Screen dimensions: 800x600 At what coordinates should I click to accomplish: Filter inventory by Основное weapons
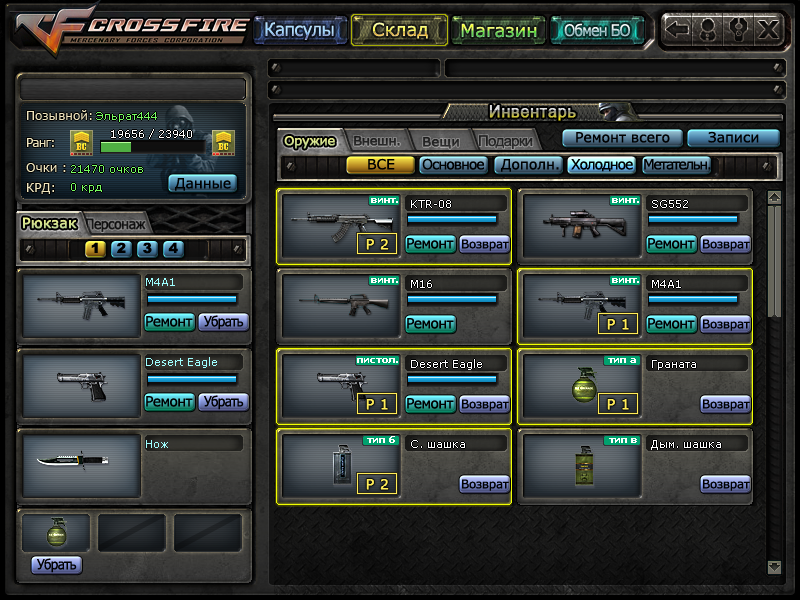[x=453, y=165]
